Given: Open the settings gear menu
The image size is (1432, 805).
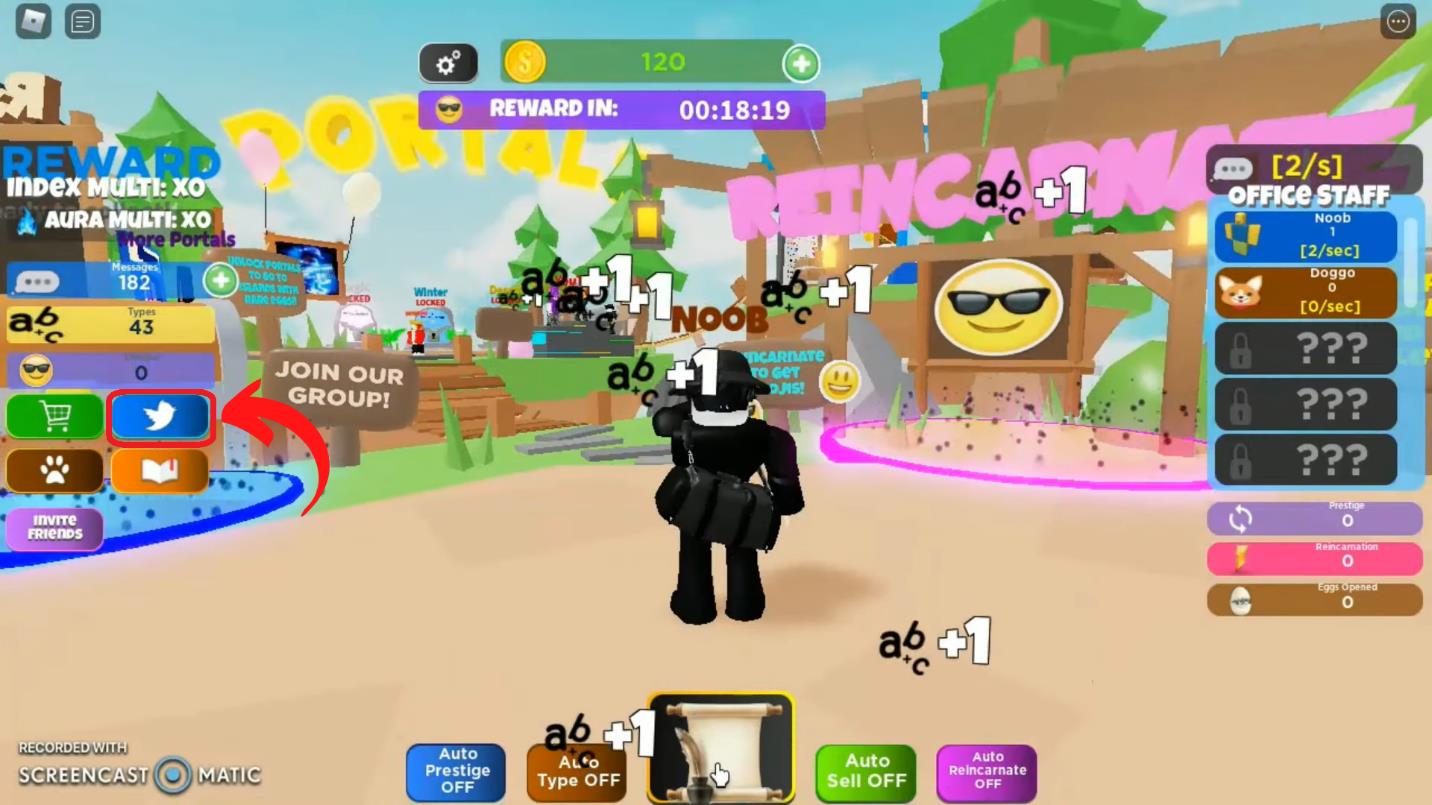Looking at the screenshot, I should point(447,62).
